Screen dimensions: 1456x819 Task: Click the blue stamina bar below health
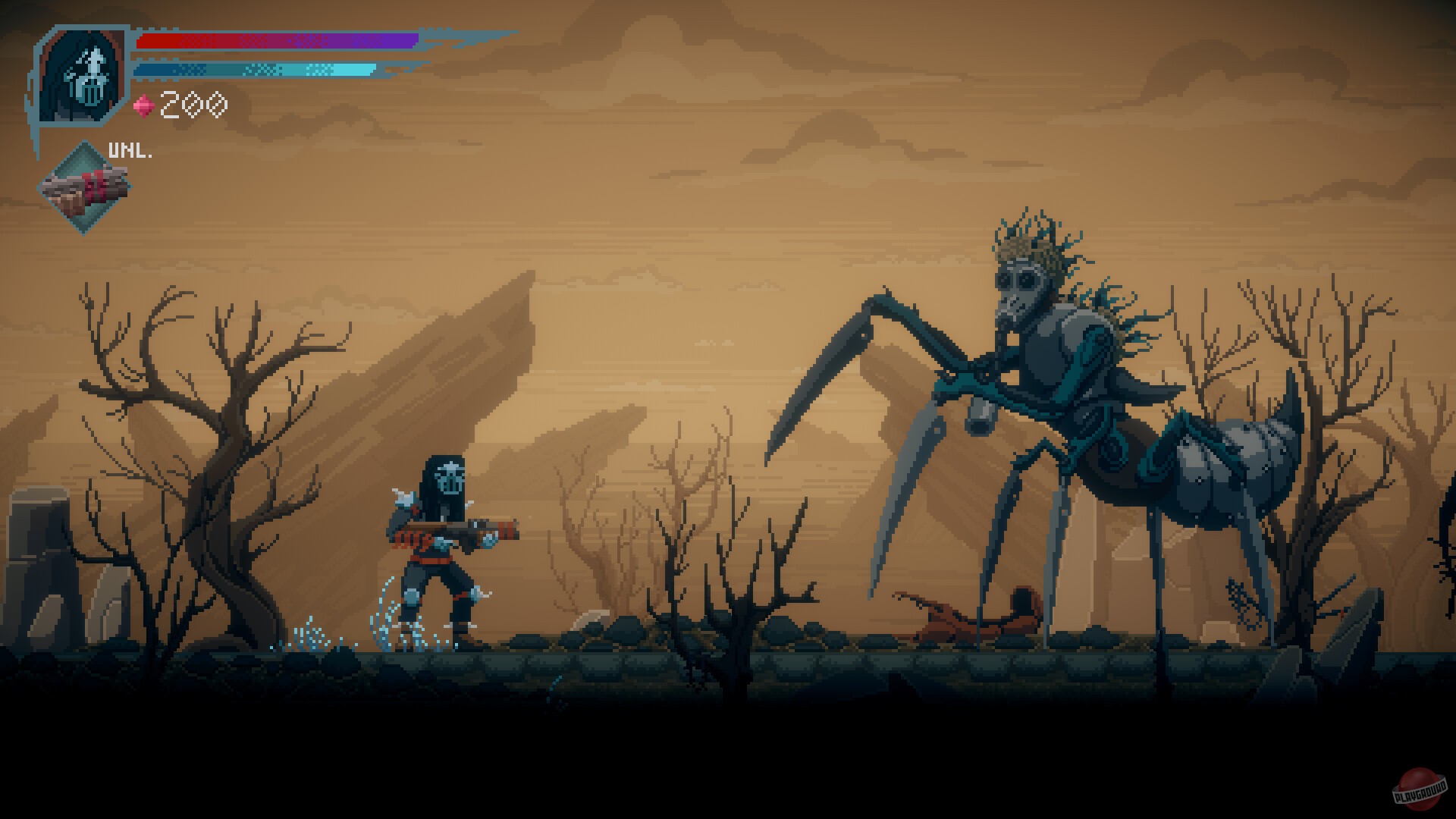point(258,68)
